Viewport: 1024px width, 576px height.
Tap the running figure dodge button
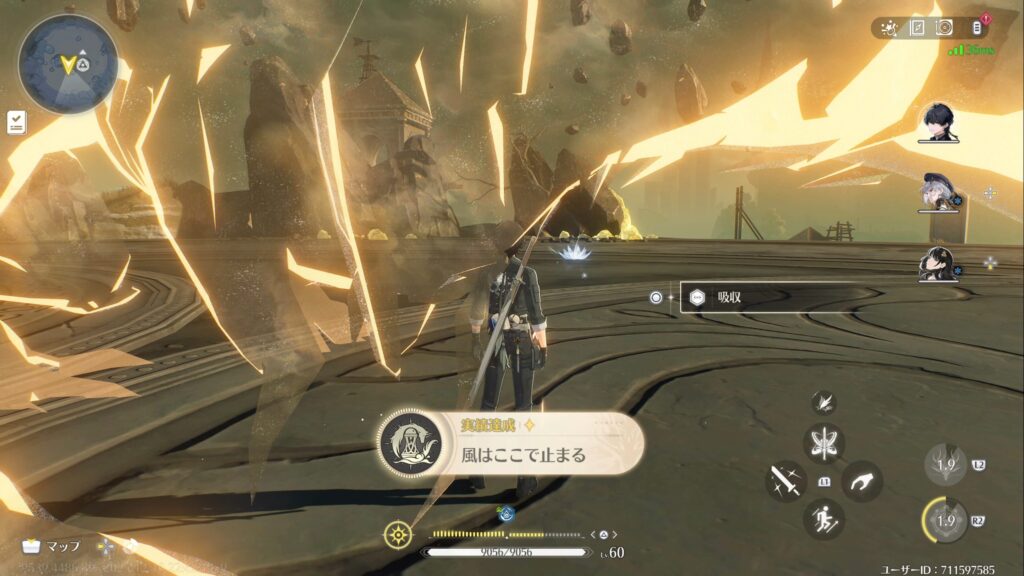824,519
